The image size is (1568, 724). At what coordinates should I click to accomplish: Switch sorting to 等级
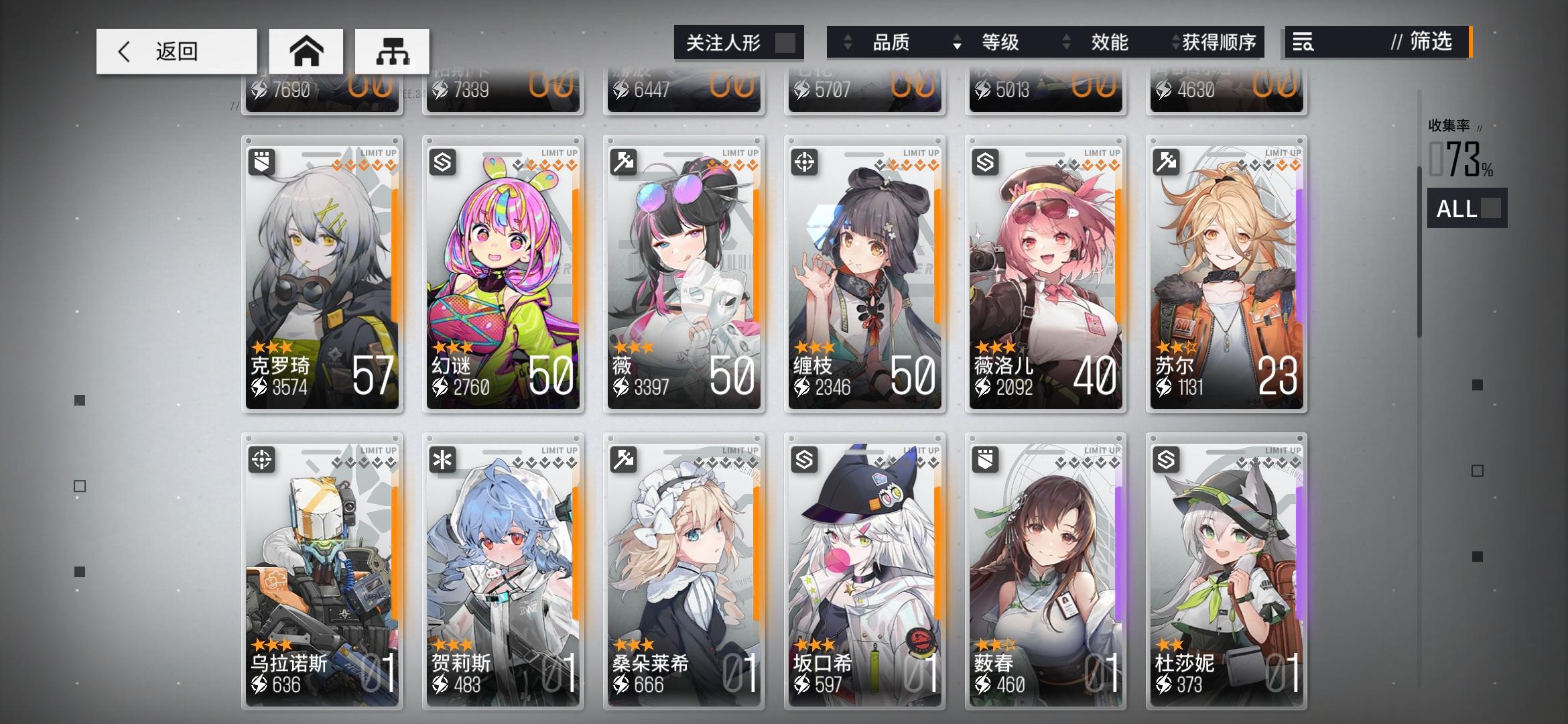1003,43
